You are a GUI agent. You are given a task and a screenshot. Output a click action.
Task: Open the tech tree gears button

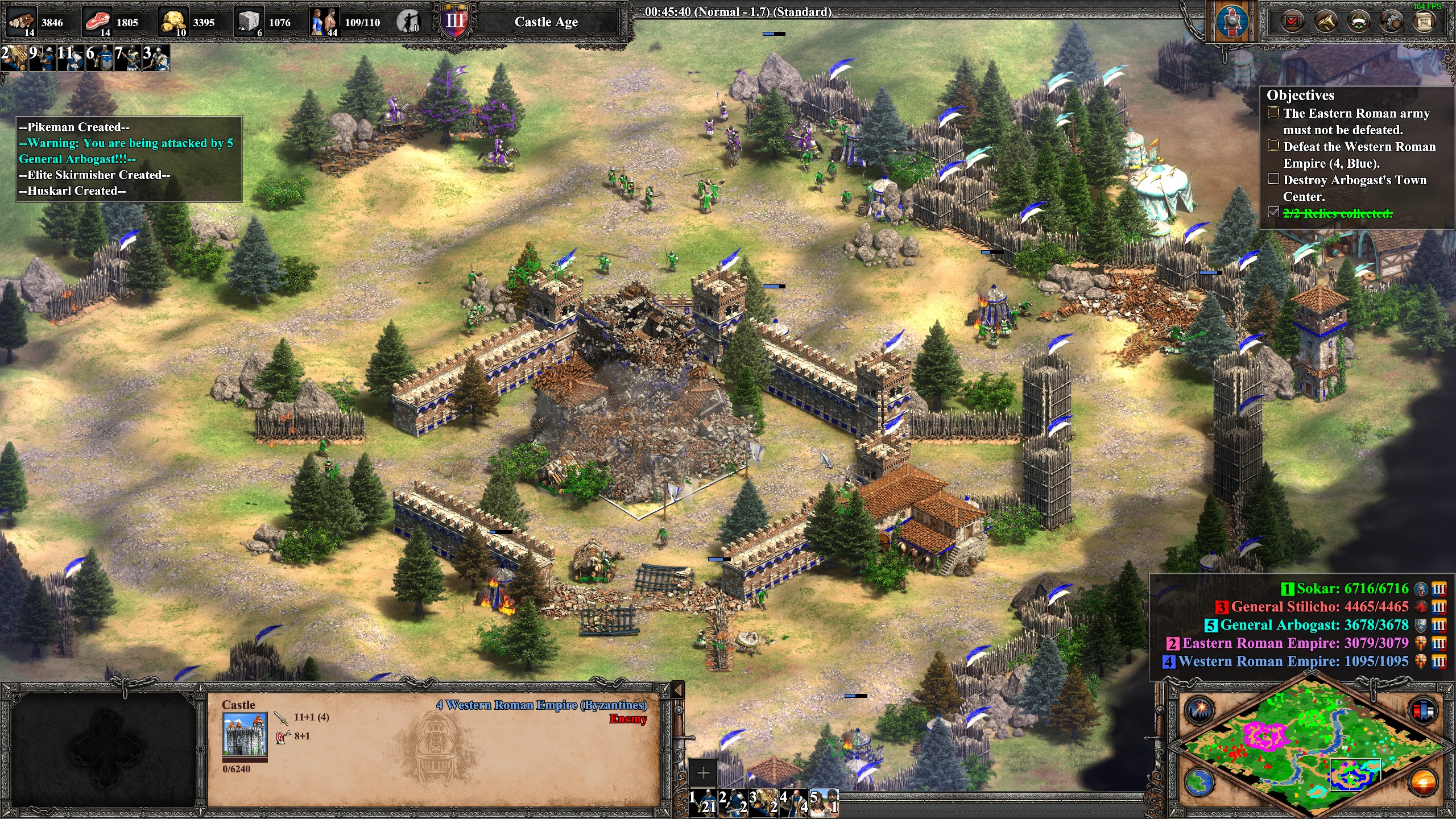coord(1392,22)
